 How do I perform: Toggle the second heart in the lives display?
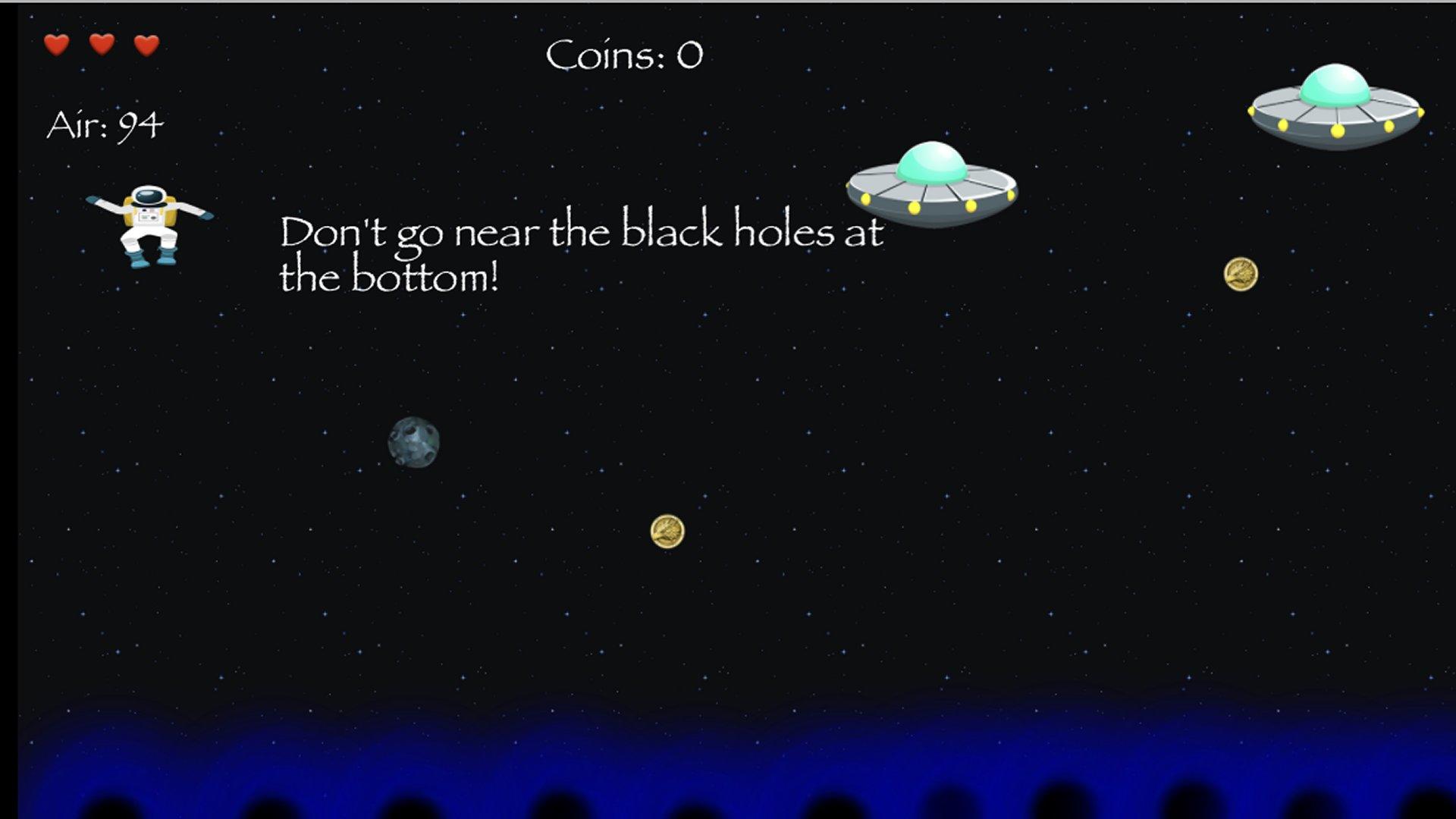[101, 45]
